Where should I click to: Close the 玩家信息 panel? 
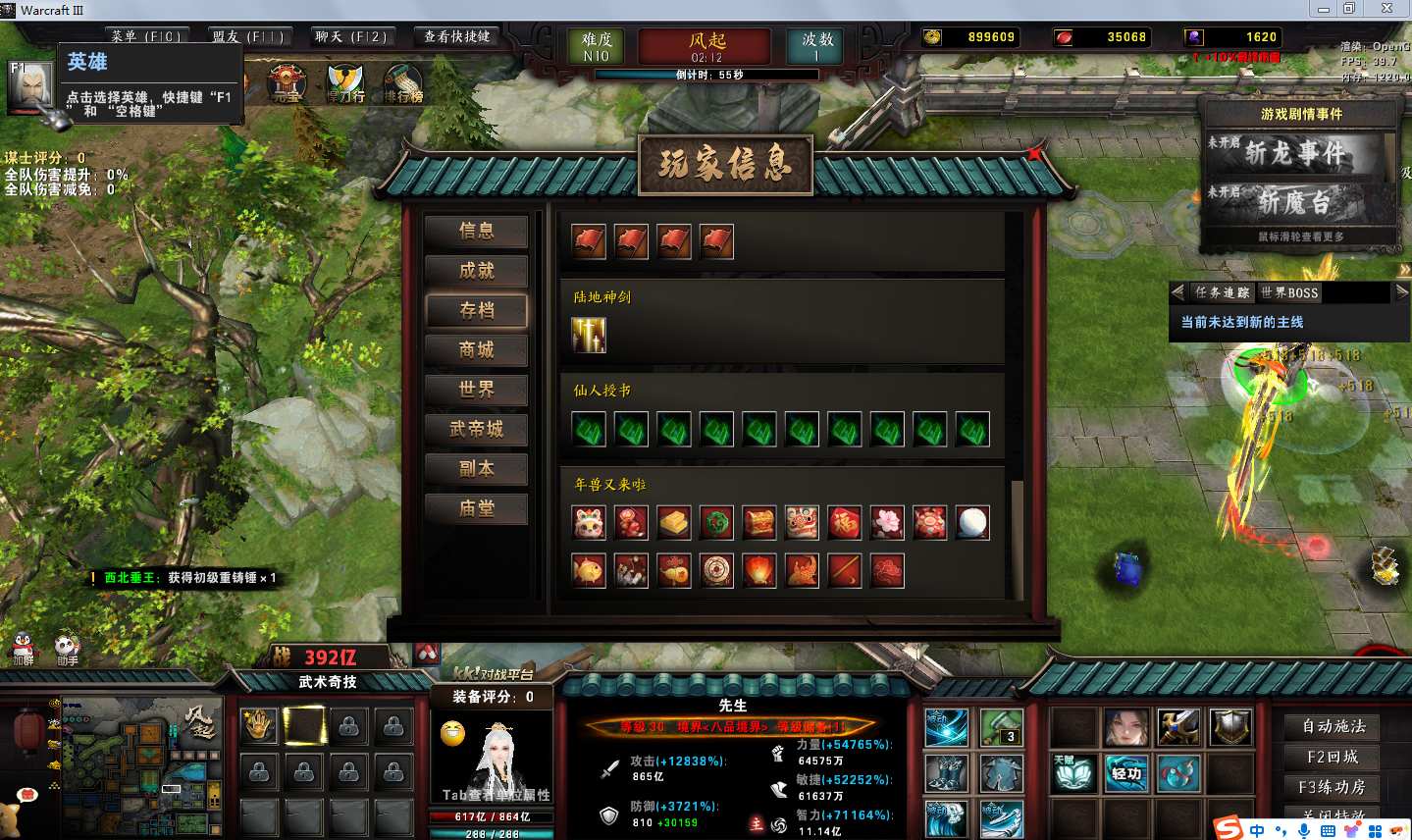pyautogui.click(x=1034, y=153)
